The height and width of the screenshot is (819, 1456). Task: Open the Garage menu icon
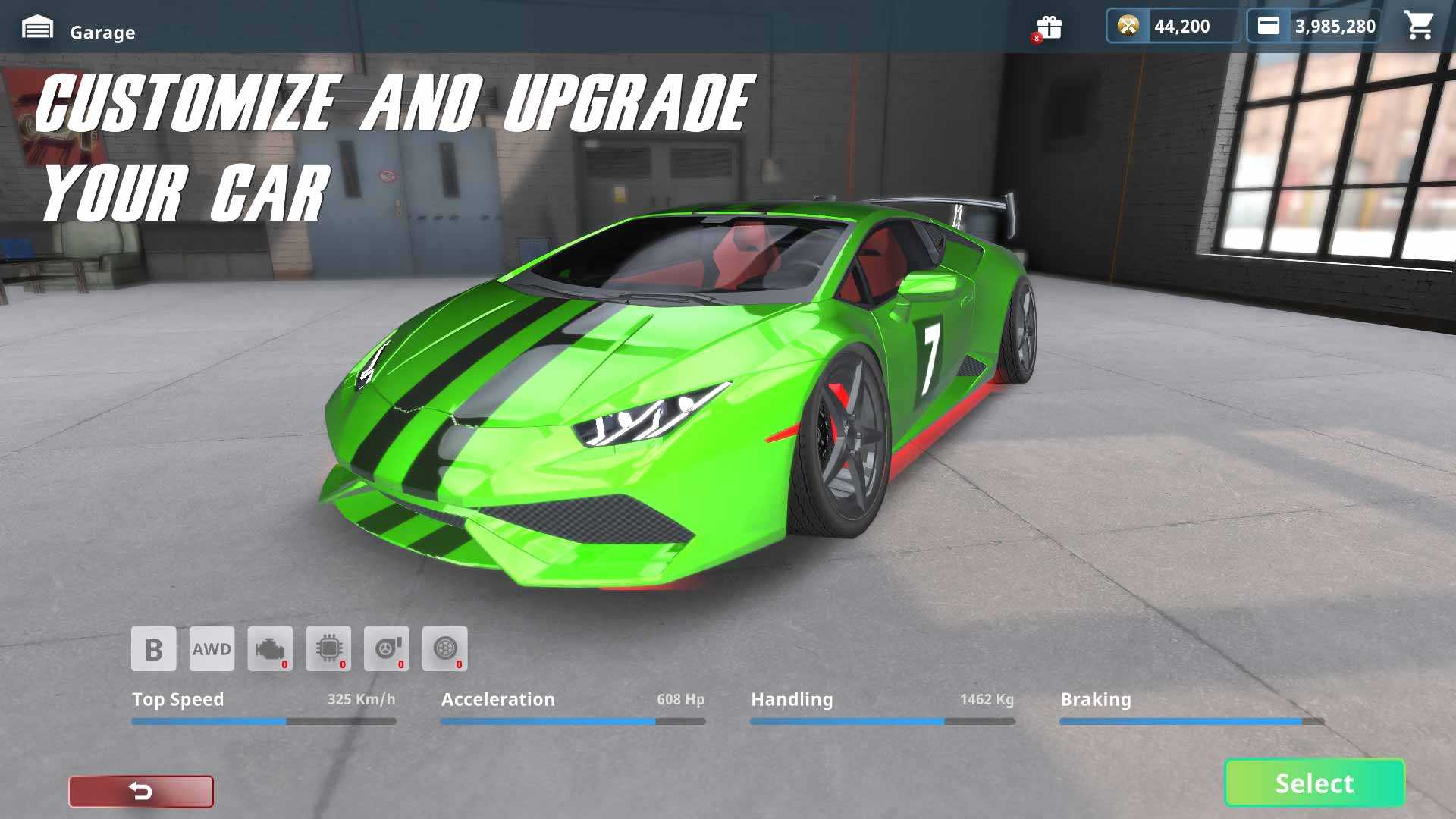click(x=37, y=30)
